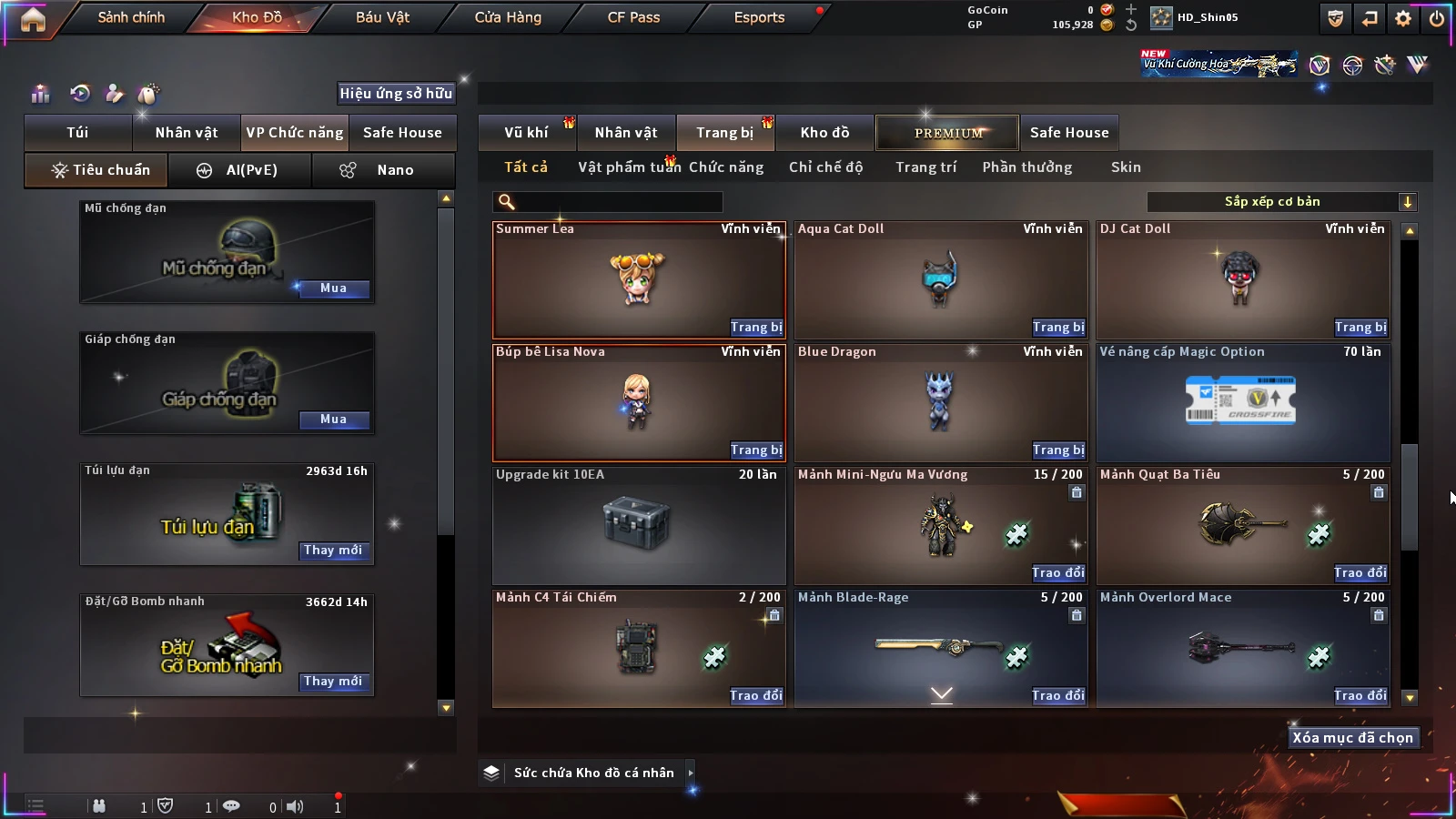
Task: Open the settings gear icon
Action: coord(1403,18)
